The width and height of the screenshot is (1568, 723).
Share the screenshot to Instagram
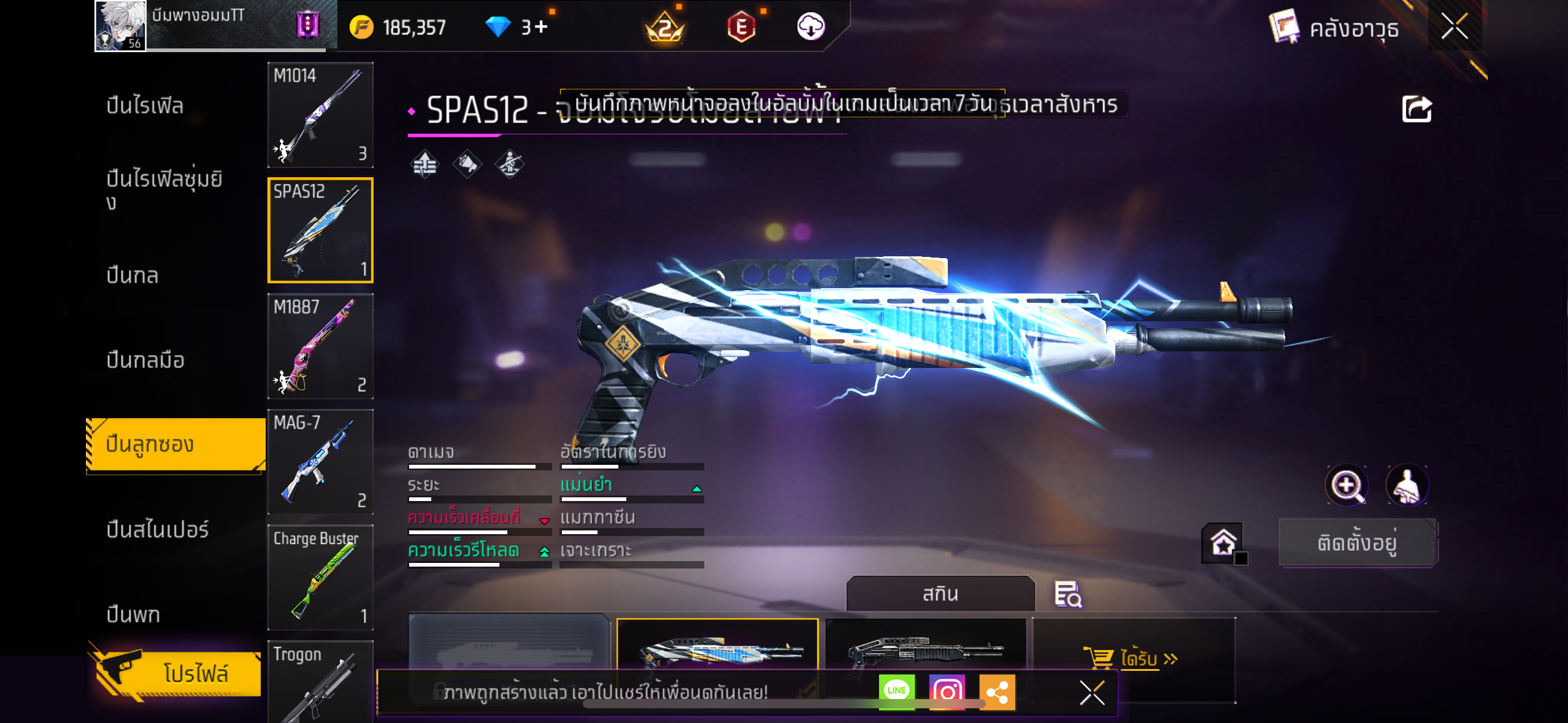point(947,691)
